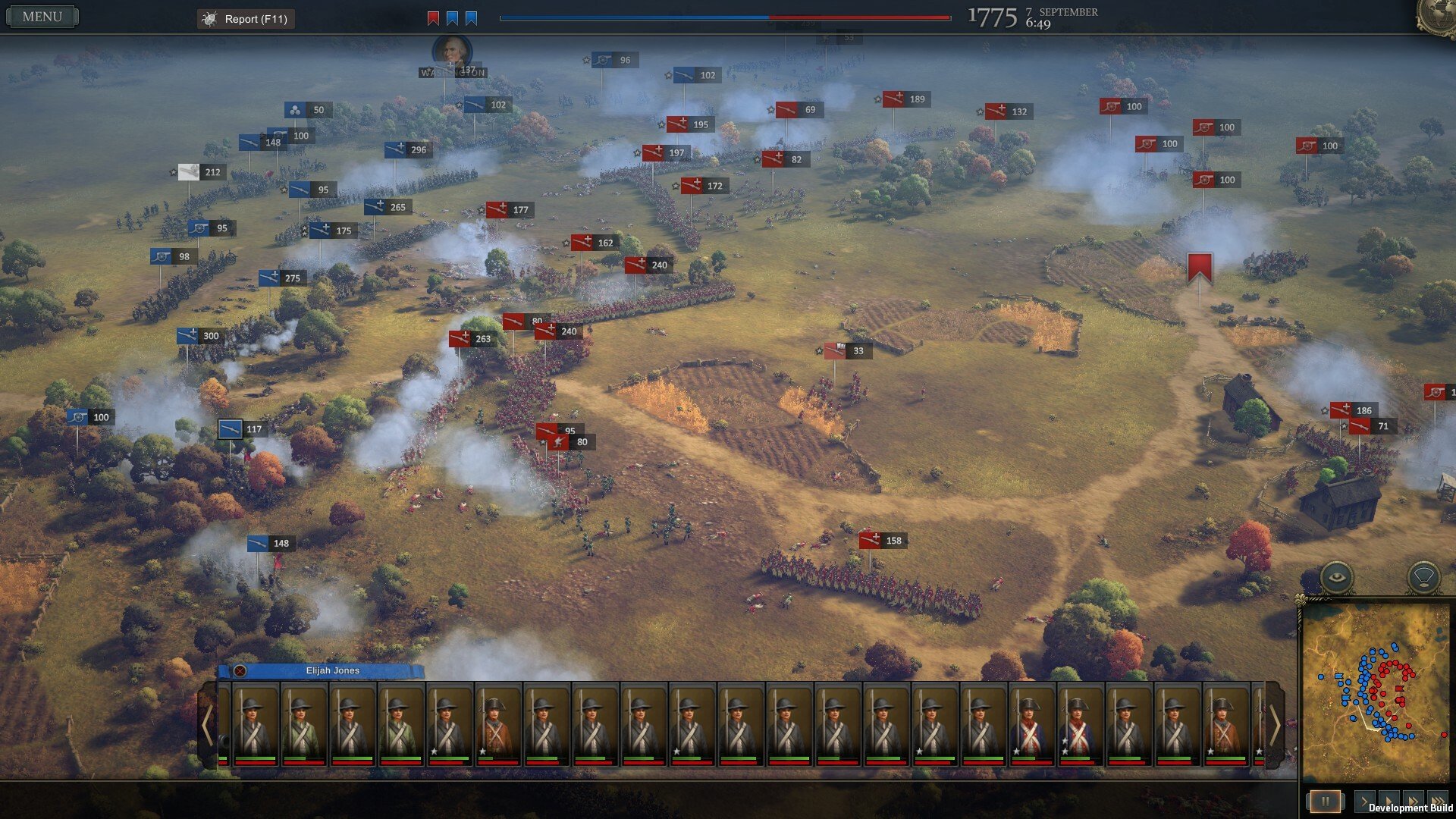Pause the battle

(x=1325, y=801)
